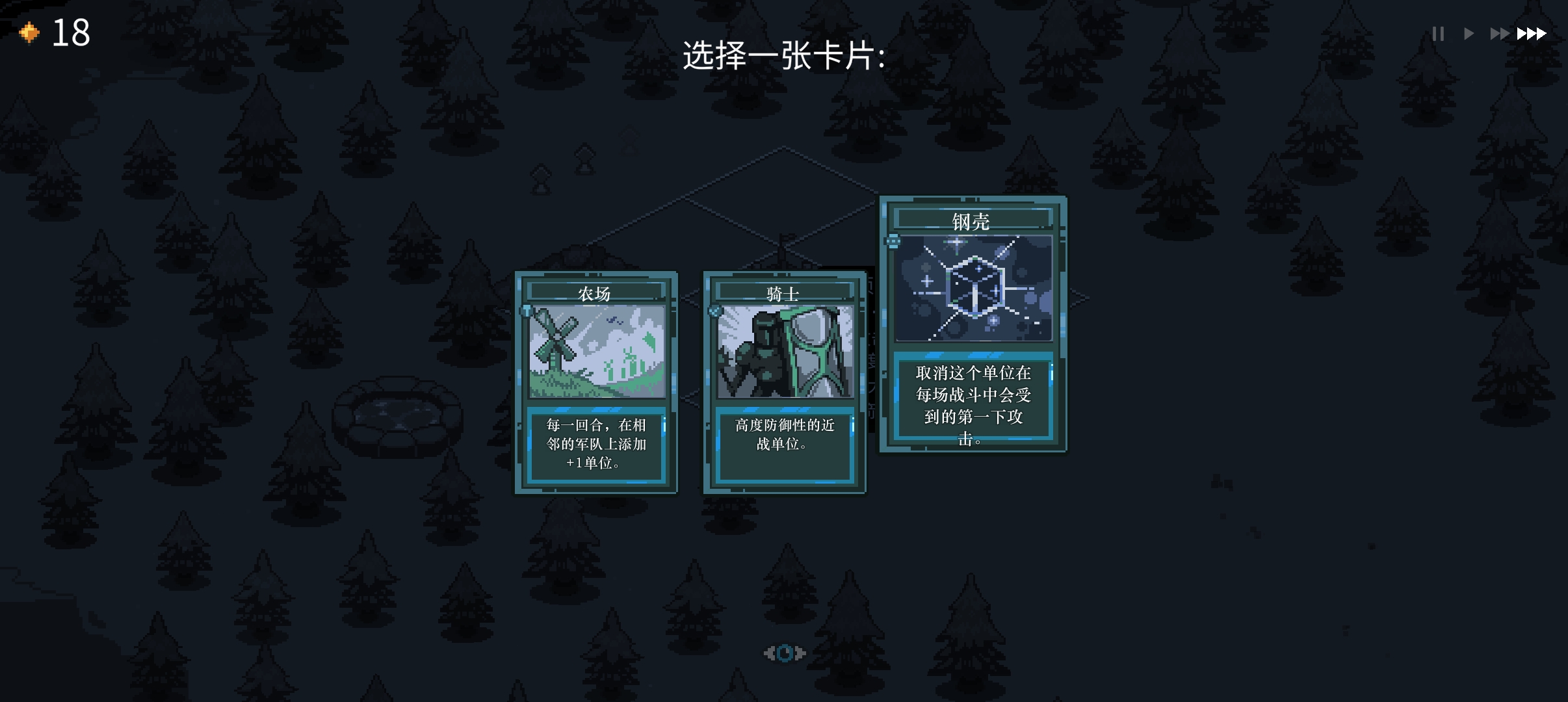
Task: Click the star resource icon beside the 18 counter
Action: [29, 32]
